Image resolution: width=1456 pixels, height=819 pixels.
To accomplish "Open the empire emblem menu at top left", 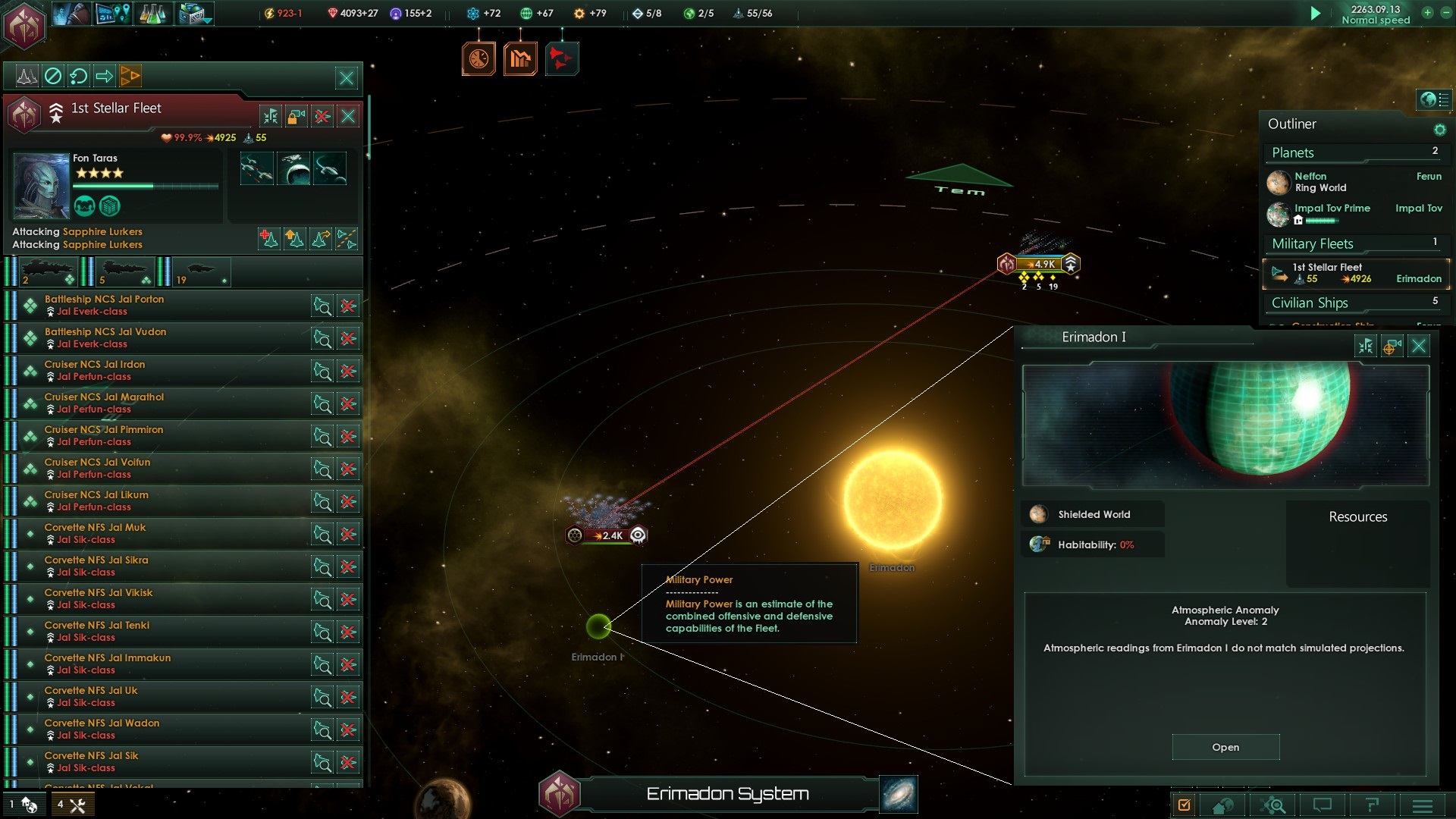I will pos(24,26).
